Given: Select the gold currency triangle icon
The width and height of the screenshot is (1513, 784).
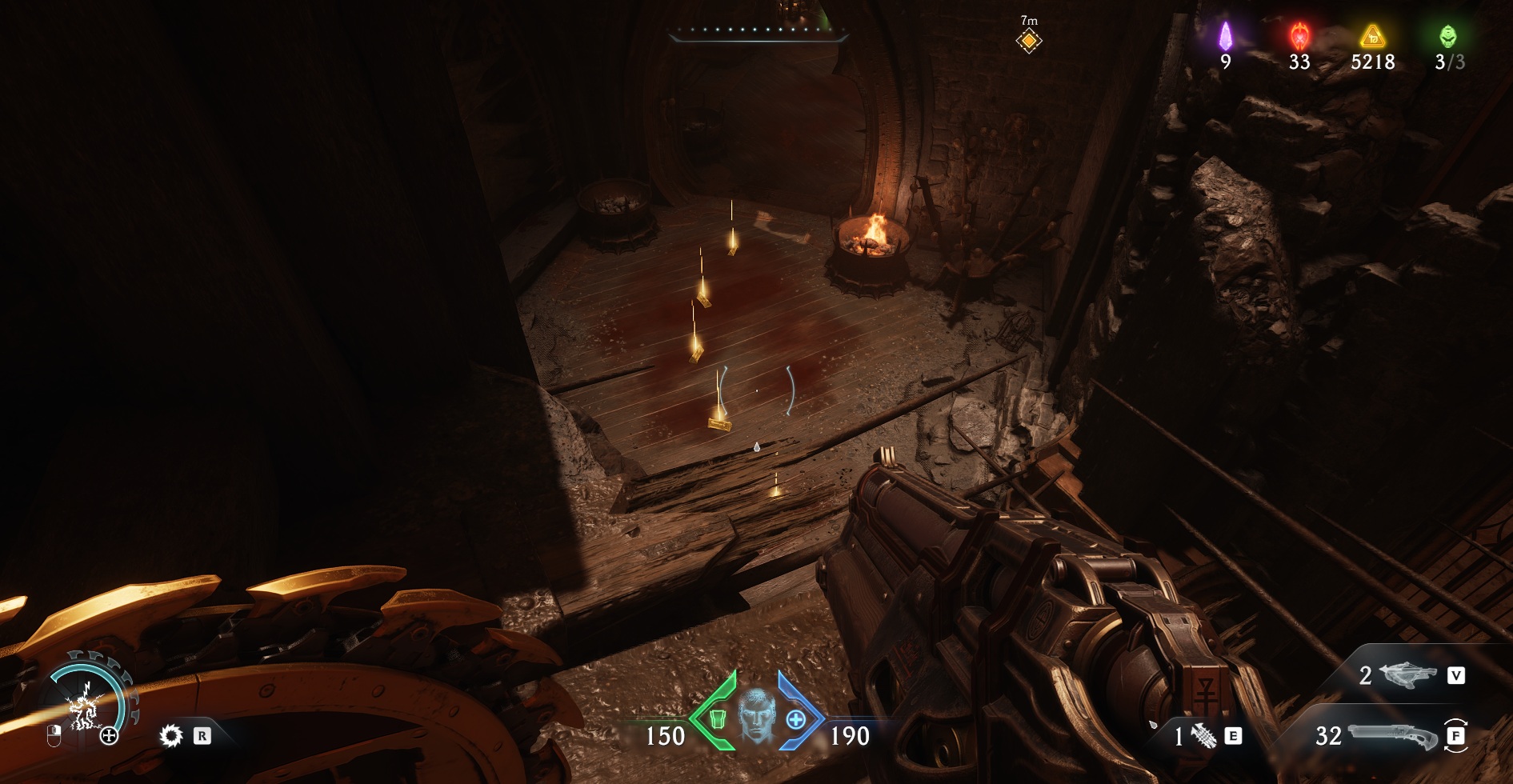Looking at the screenshot, I should click(x=1373, y=36).
